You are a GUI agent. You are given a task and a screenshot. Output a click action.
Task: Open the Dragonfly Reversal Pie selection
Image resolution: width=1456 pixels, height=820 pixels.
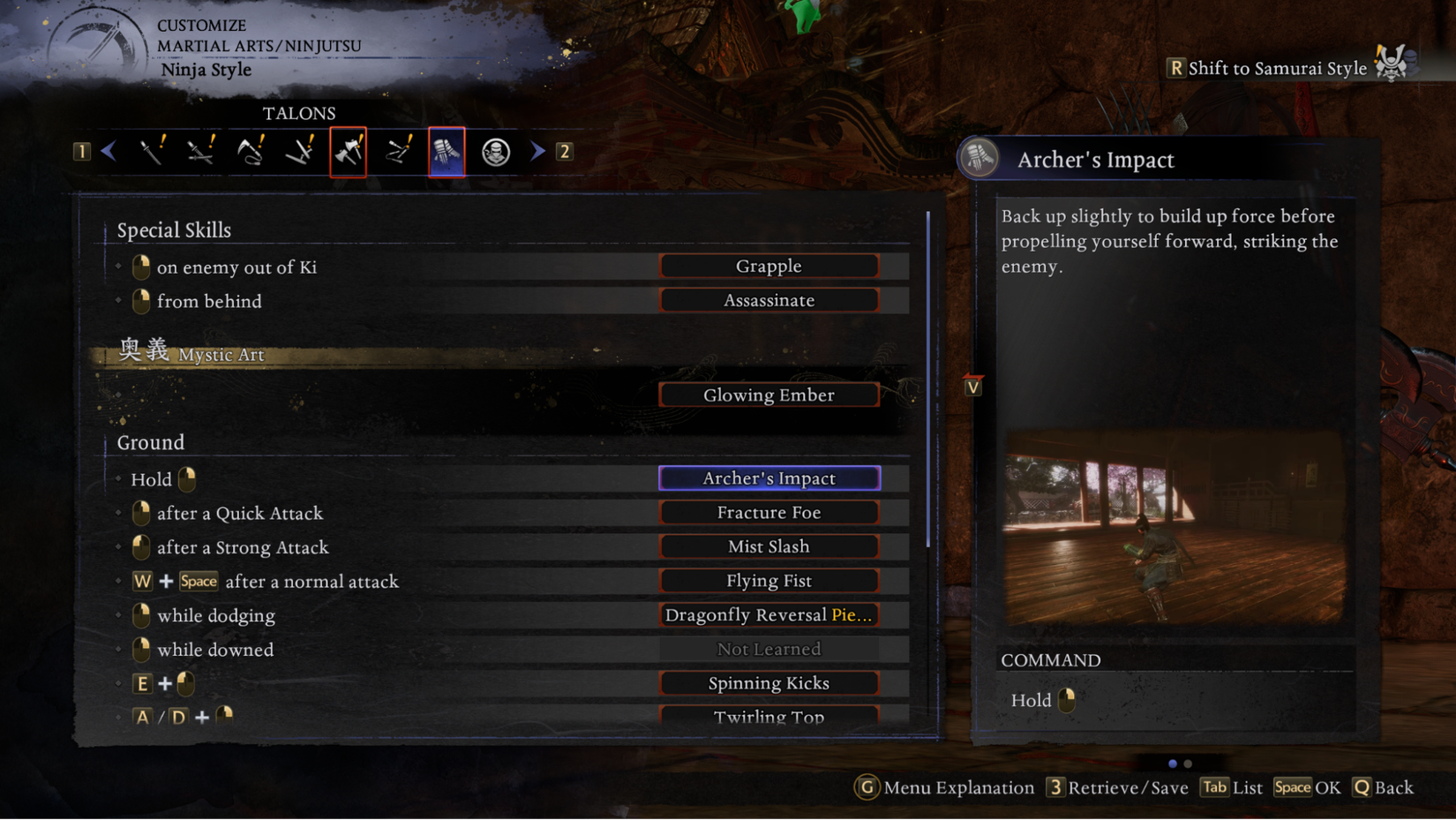click(x=769, y=614)
